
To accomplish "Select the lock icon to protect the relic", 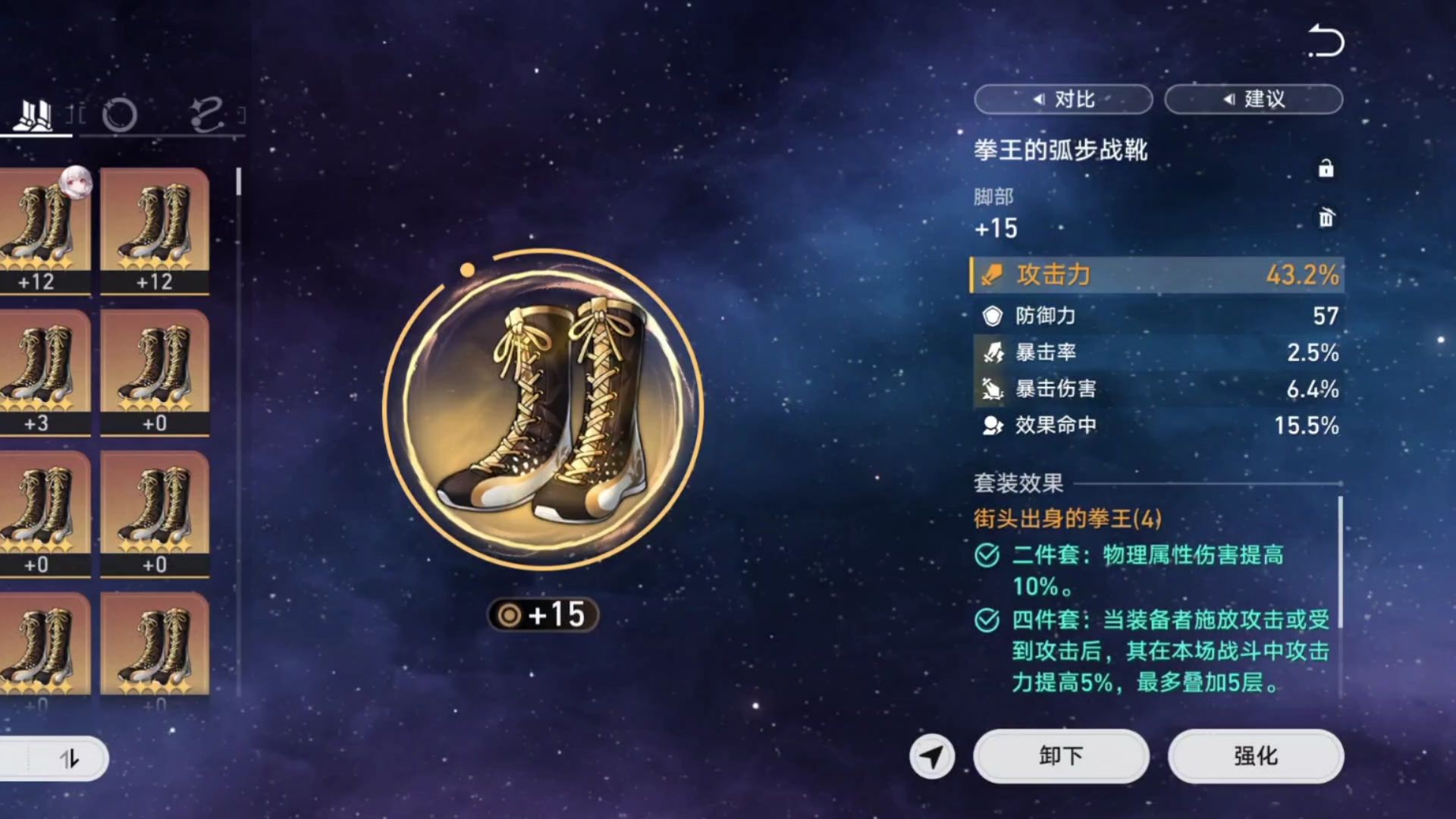I will [x=1326, y=168].
